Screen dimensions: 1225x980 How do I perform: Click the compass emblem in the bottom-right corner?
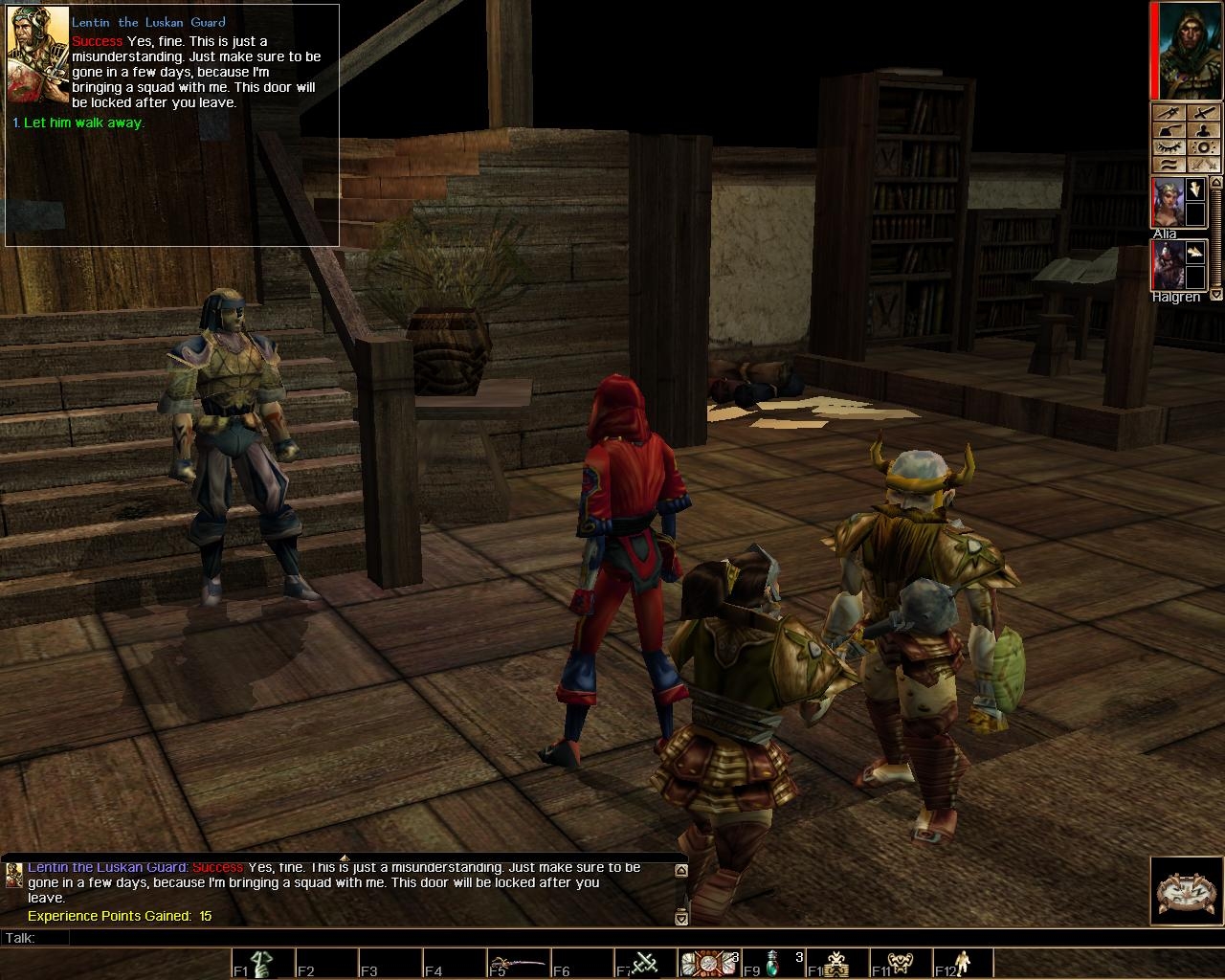tap(1186, 892)
